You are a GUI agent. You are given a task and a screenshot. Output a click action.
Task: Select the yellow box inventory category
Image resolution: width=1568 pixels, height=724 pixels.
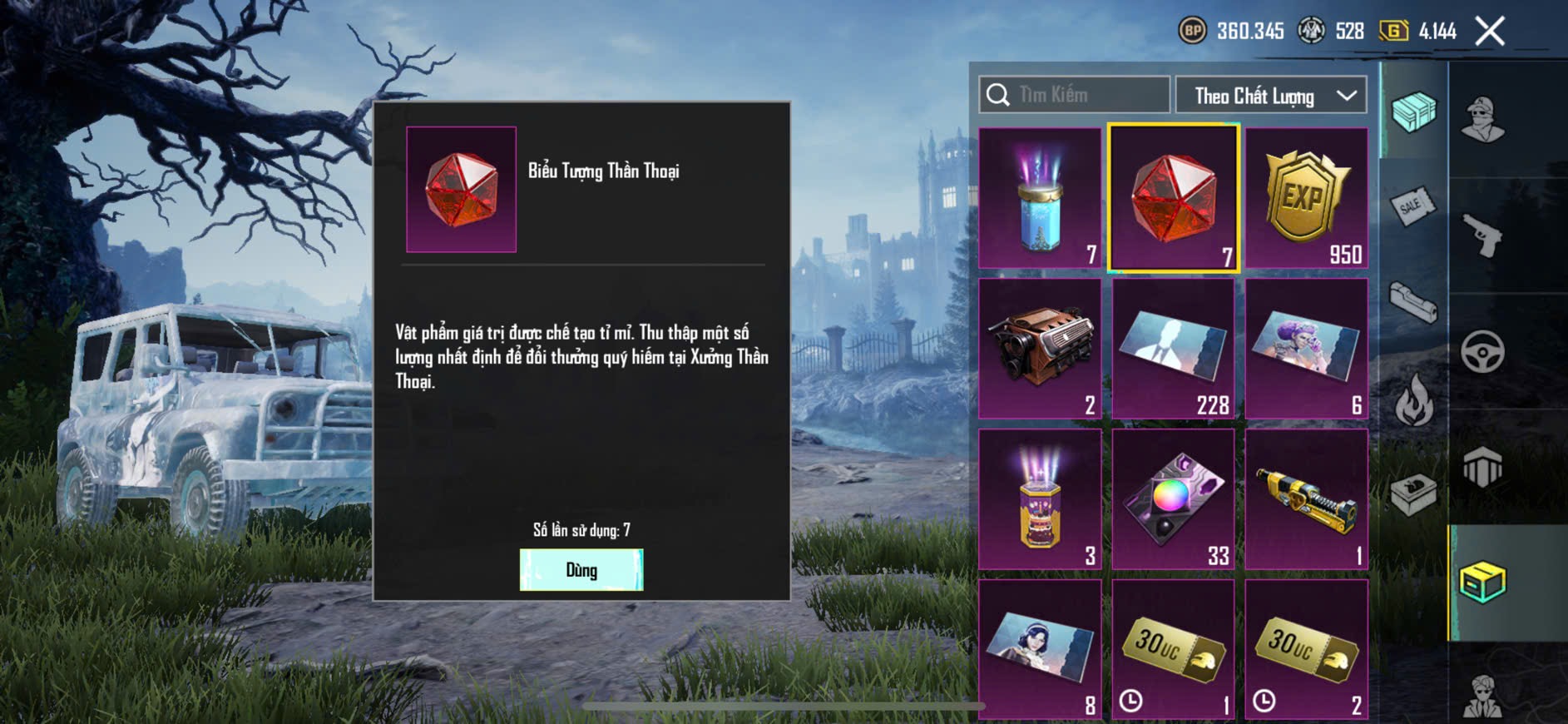tap(1483, 582)
